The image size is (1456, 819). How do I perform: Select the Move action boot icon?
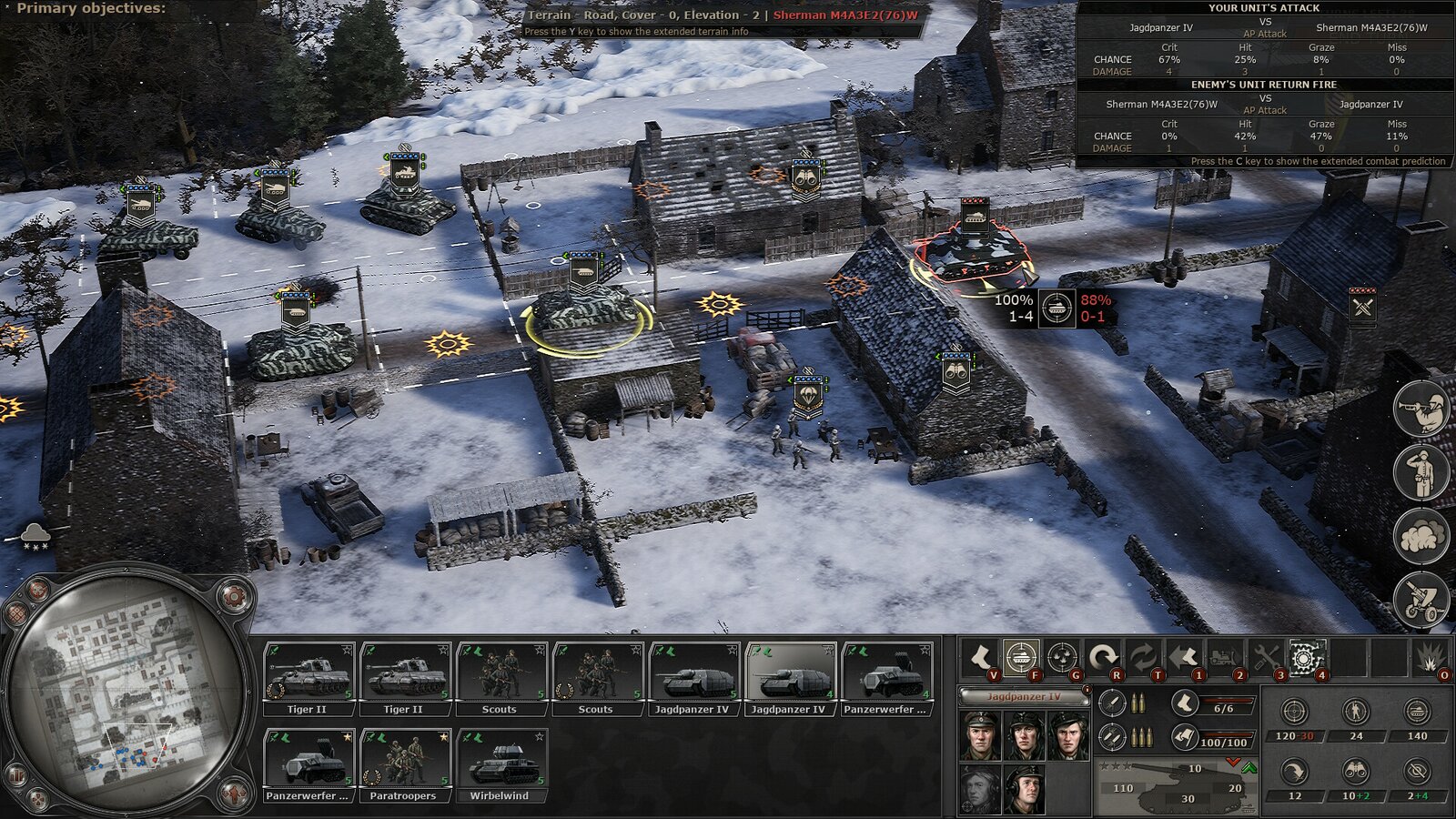coord(980,656)
